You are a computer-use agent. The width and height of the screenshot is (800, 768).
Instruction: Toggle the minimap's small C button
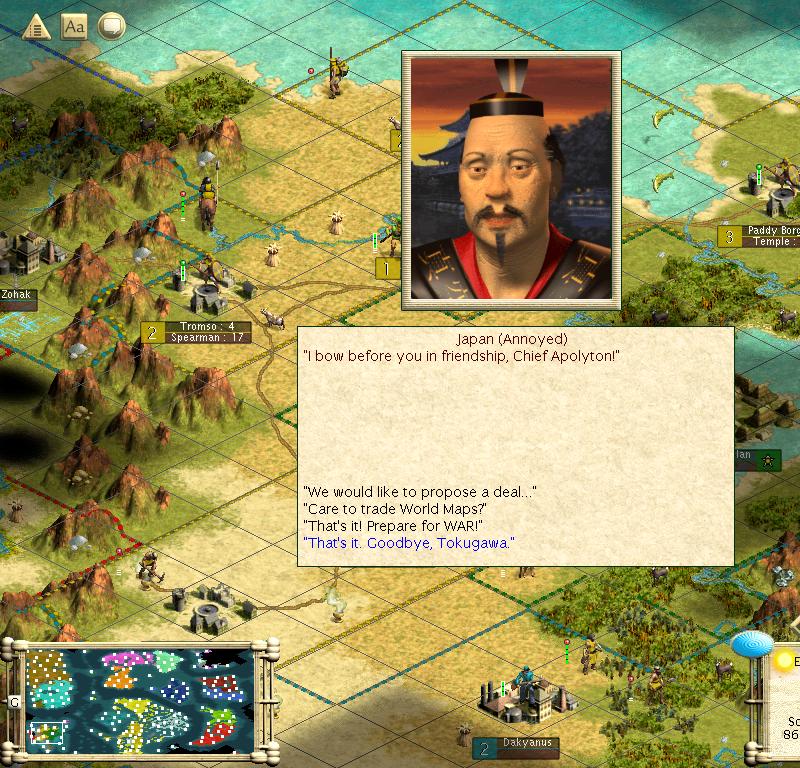pos(14,702)
